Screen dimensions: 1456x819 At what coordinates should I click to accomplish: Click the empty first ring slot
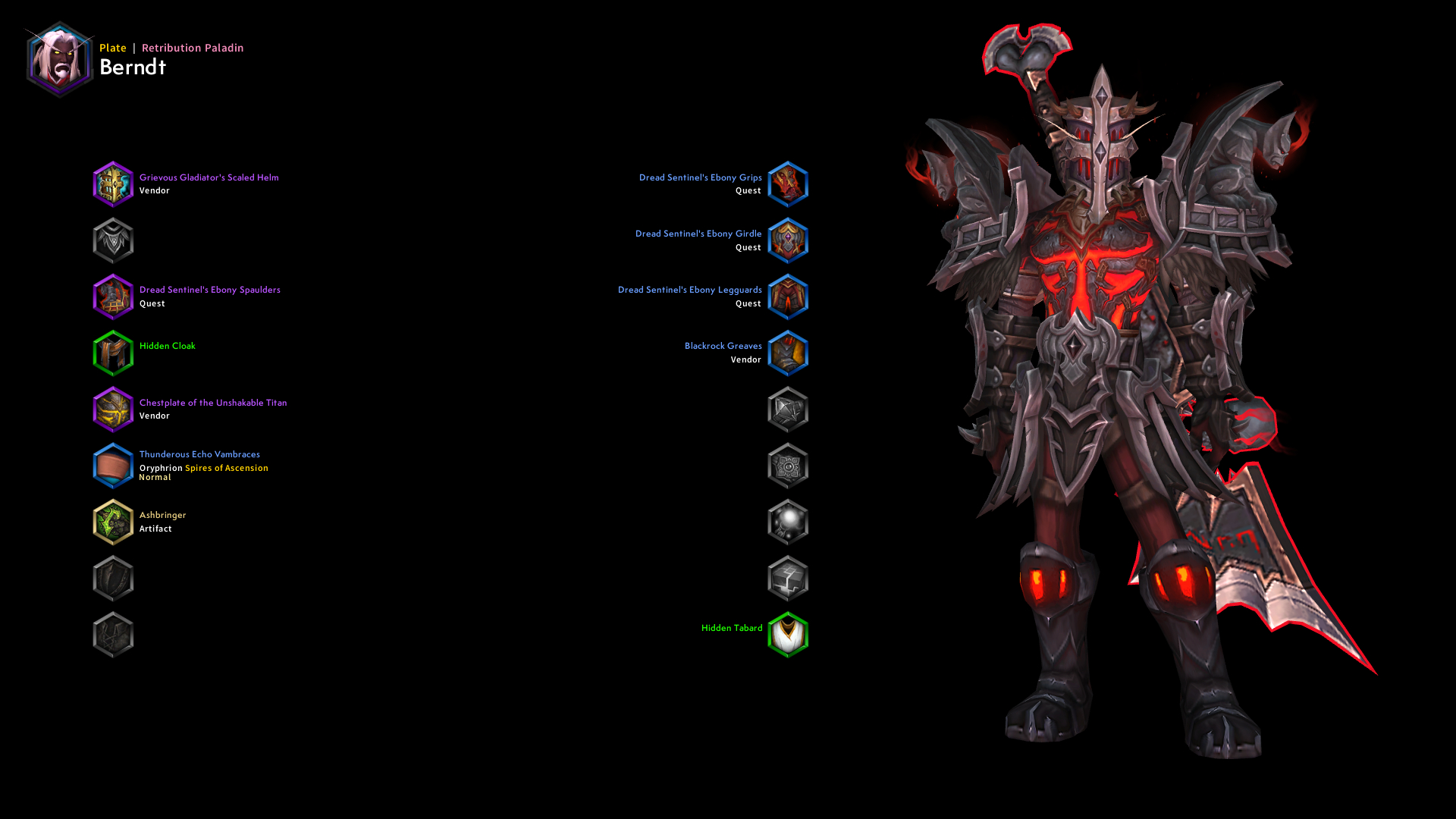coord(788,409)
